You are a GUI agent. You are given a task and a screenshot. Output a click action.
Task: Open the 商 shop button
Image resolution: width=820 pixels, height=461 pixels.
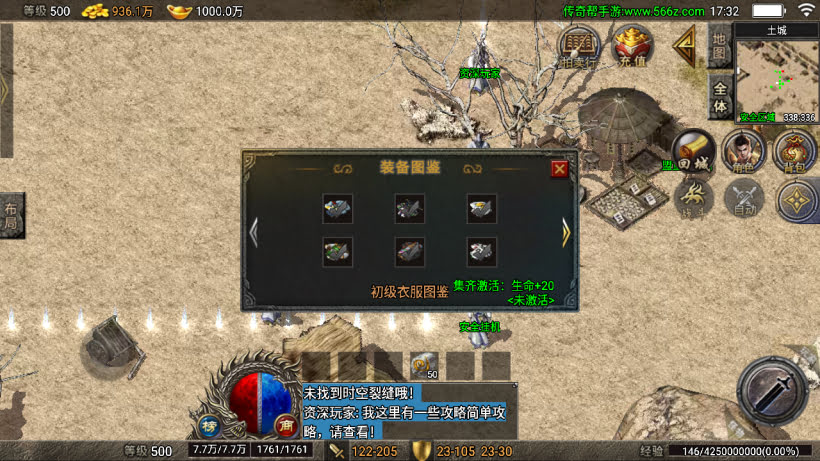[x=285, y=424]
